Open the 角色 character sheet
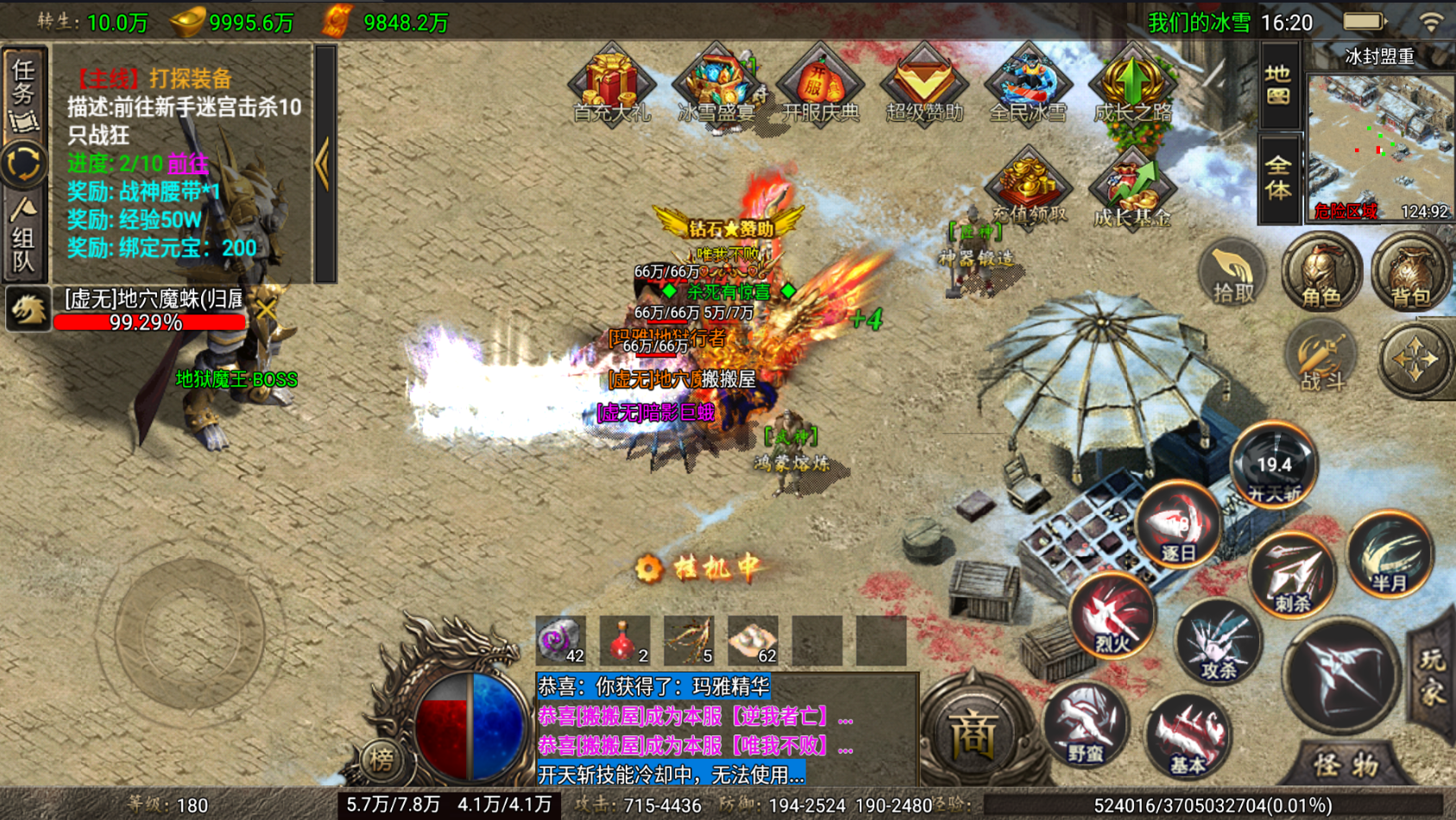1456x820 pixels. (x=1320, y=274)
